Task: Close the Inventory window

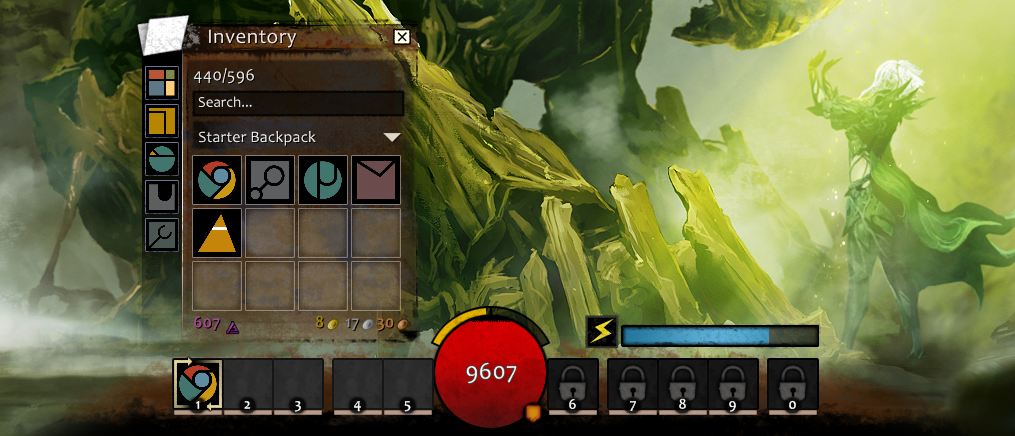Action: tap(402, 38)
